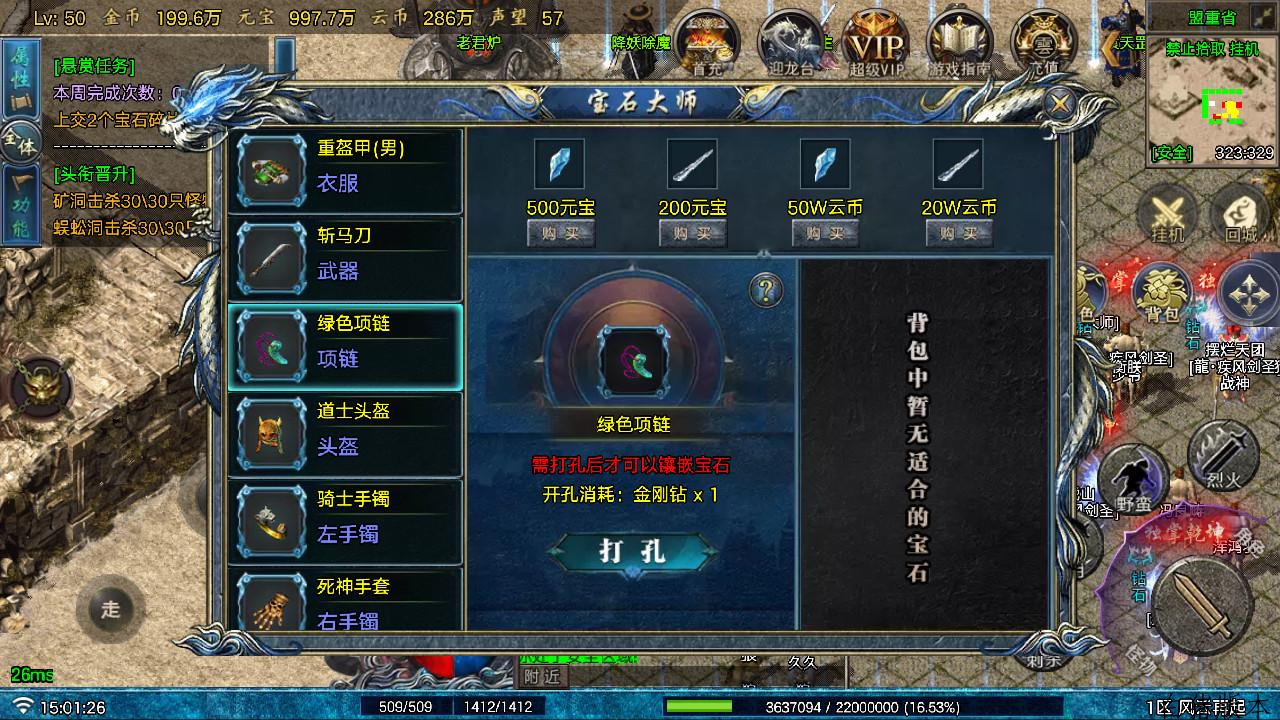Purchase the 50W云币 gem
The image size is (1280, 720).
click(825, 233)
